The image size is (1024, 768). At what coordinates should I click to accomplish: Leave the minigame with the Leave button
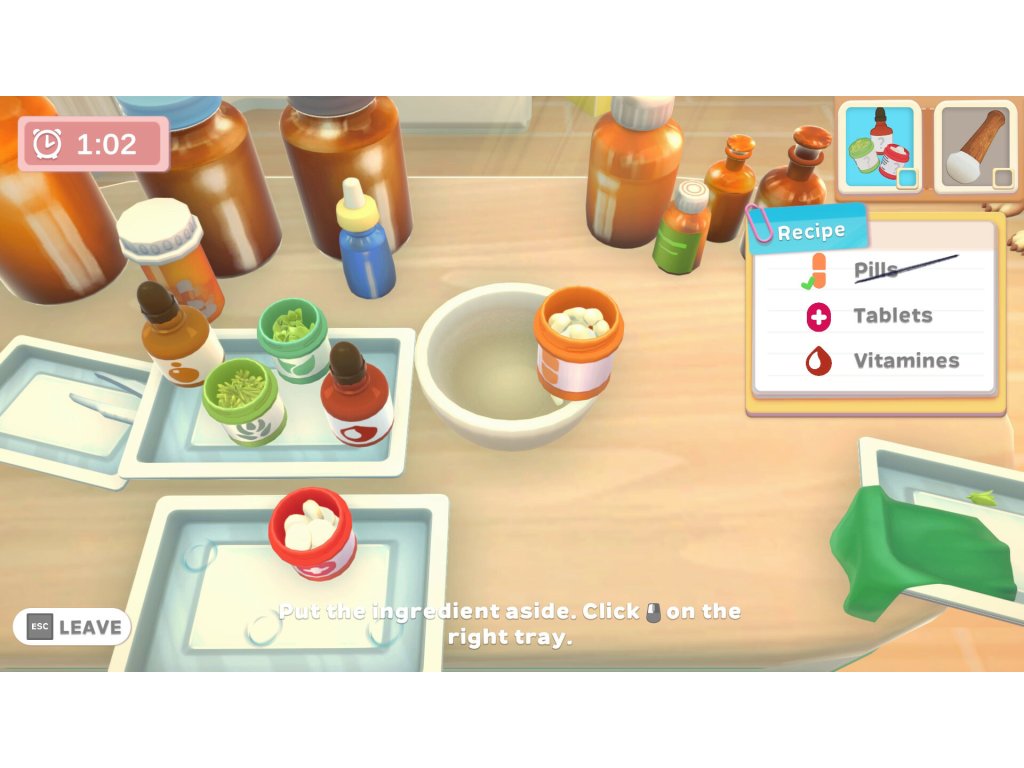[x=72, y=627]
